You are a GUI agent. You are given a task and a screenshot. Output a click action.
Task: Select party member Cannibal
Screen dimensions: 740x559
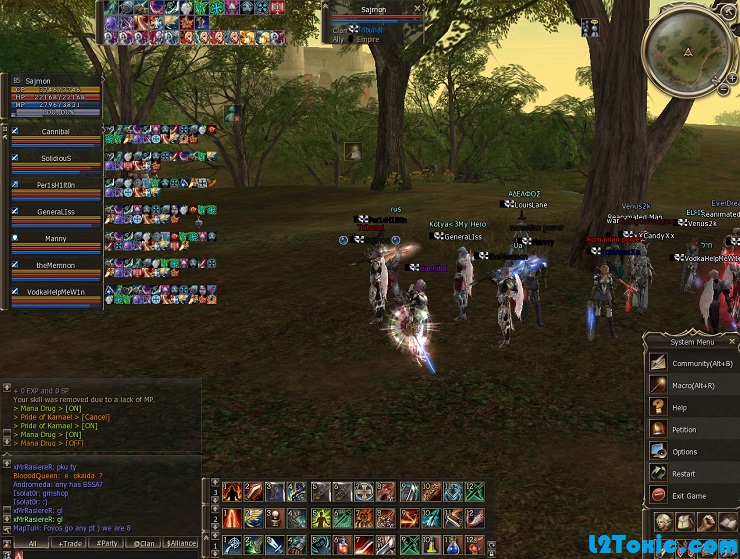point(55,131)
